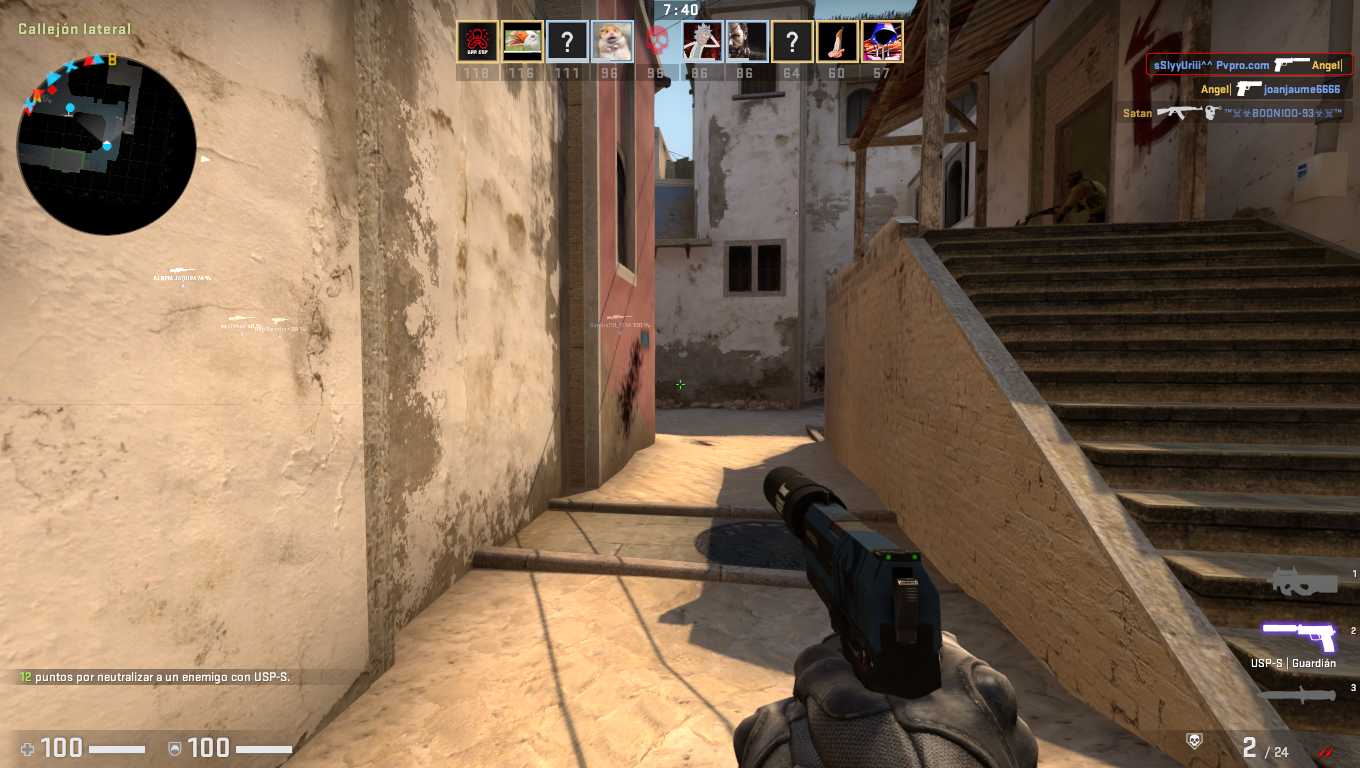
Task: Click the blue hooded figure avatar
Action: [x=882, y=42]
